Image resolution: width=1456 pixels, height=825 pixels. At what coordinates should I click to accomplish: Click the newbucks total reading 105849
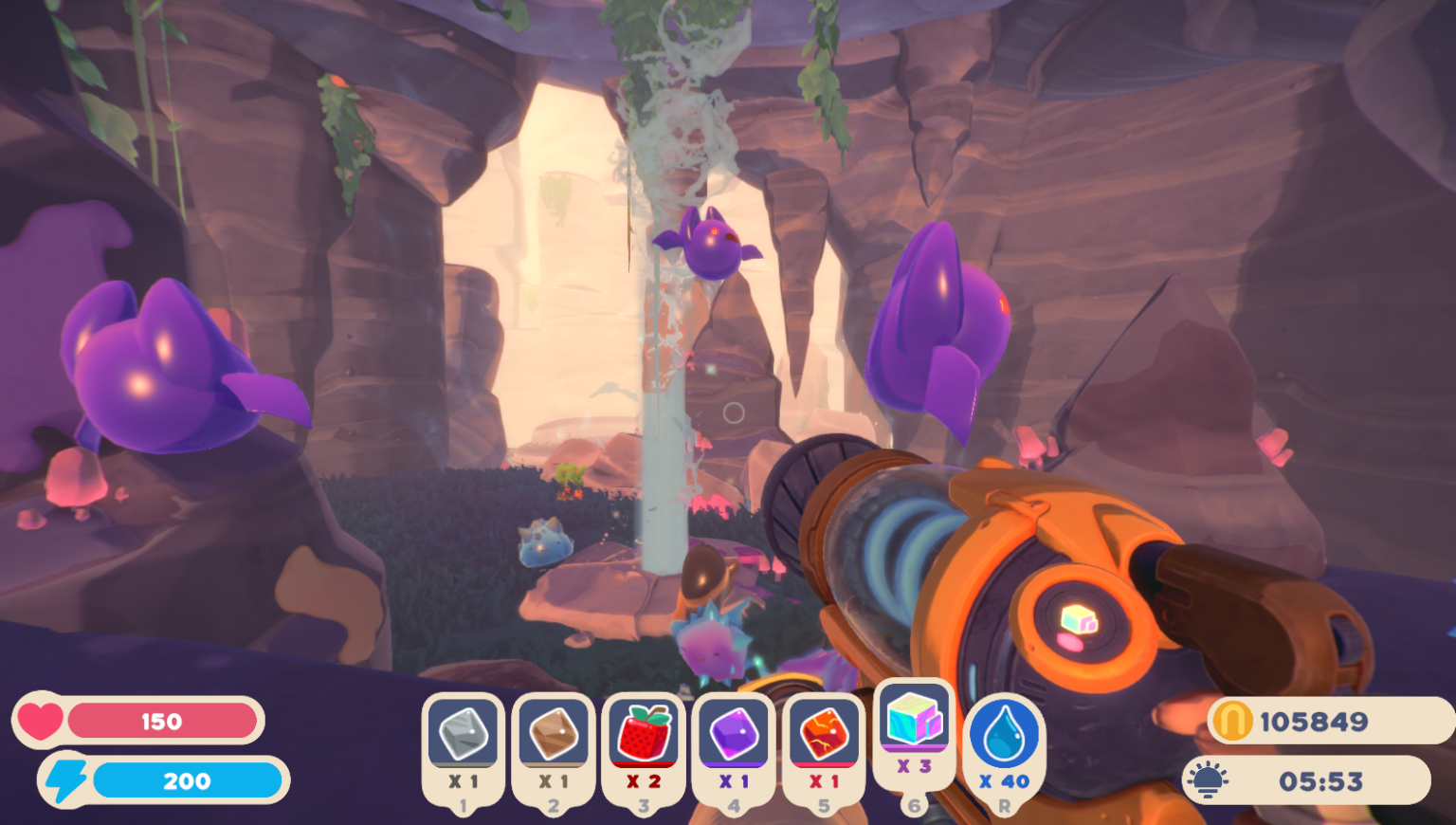pos(1316,721)
